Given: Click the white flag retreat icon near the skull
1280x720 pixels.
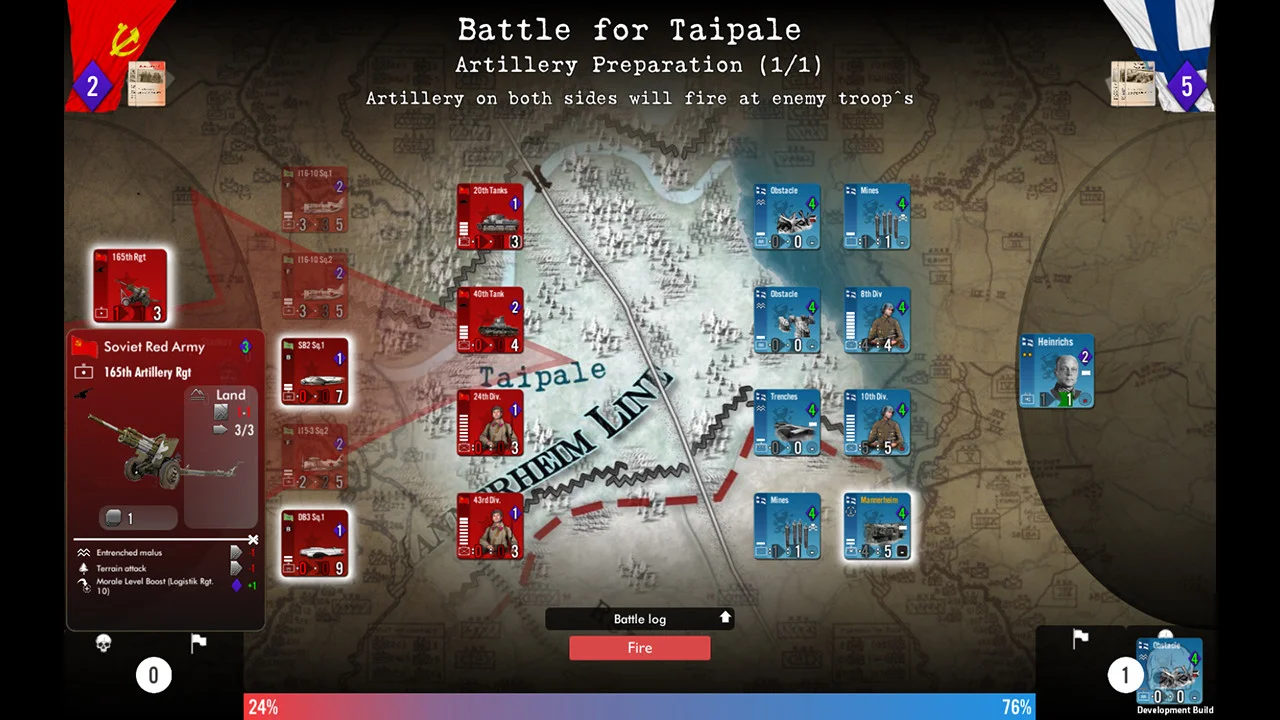Looking at the screenshot, I should point(198,641).
